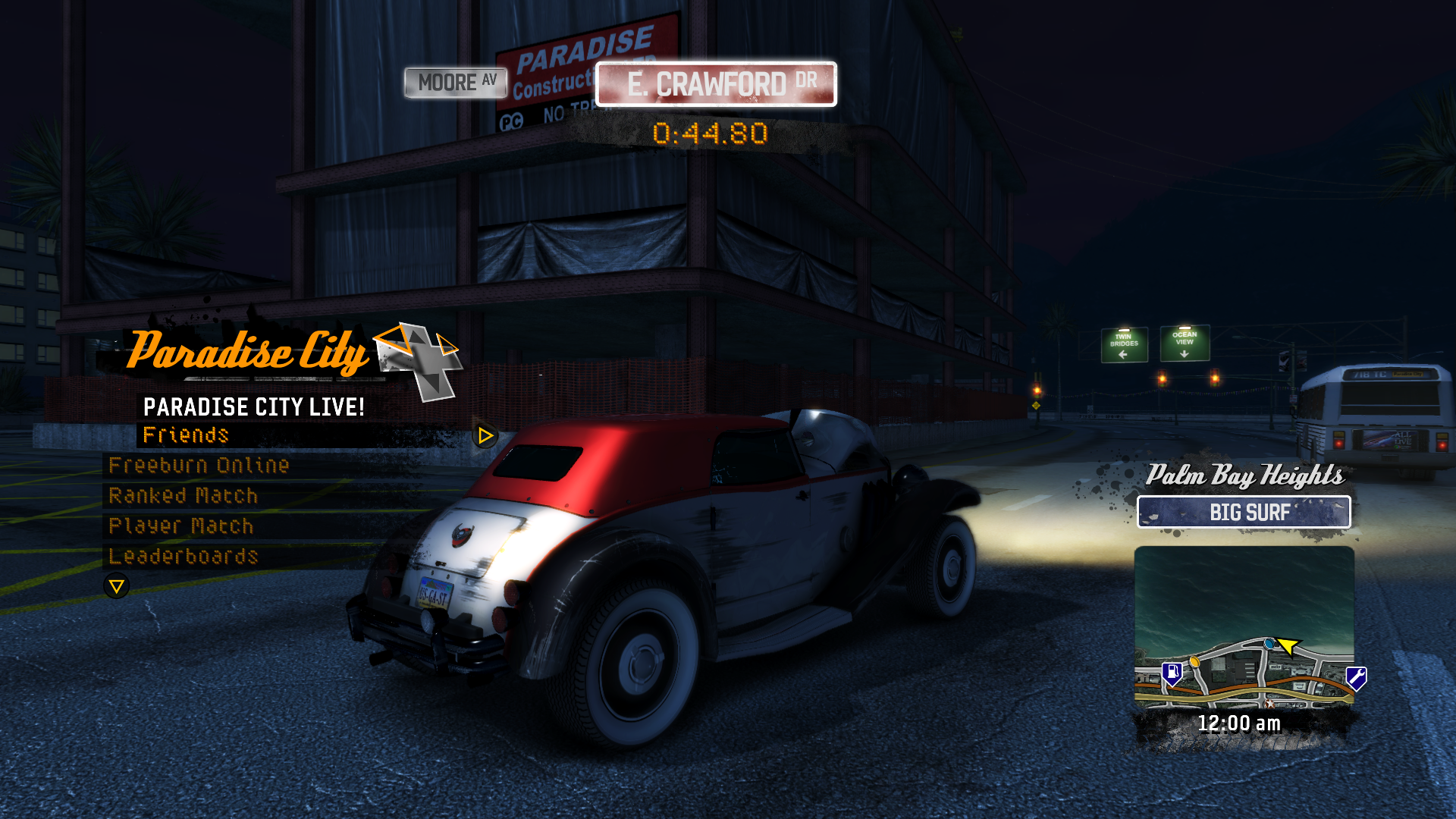Select Player Match option

pos(181,526)
